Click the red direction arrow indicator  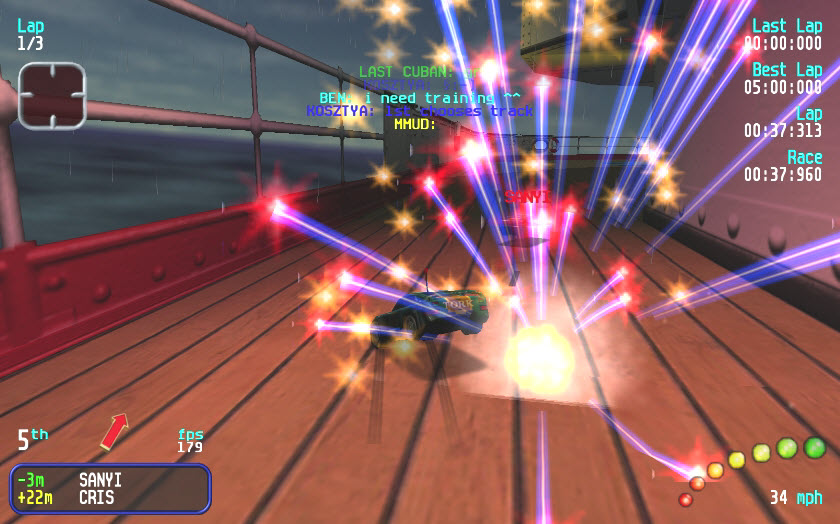(115, 431)
